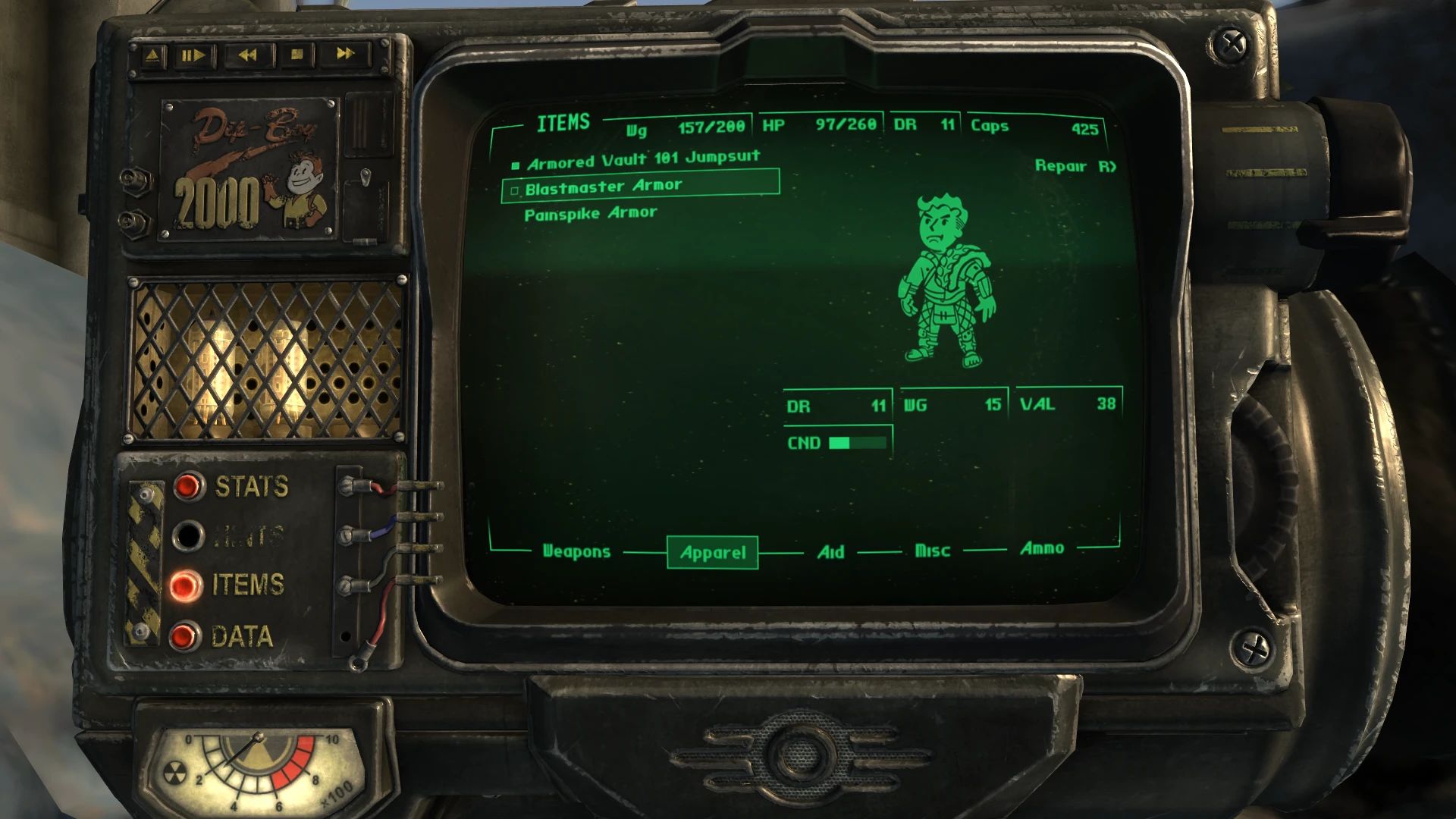1456x819 pixels.
Task: Click the radiation symbol on the dosage gauge
Action: pos(176,773)
